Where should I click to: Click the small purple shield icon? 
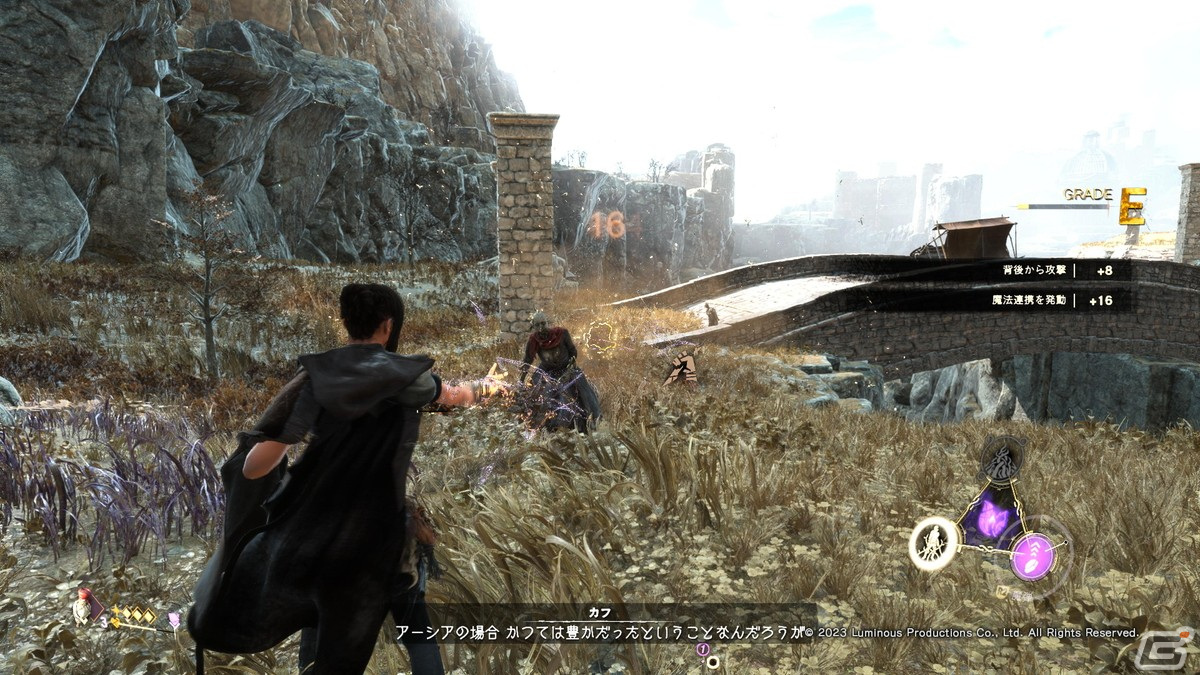click(173, 622)
